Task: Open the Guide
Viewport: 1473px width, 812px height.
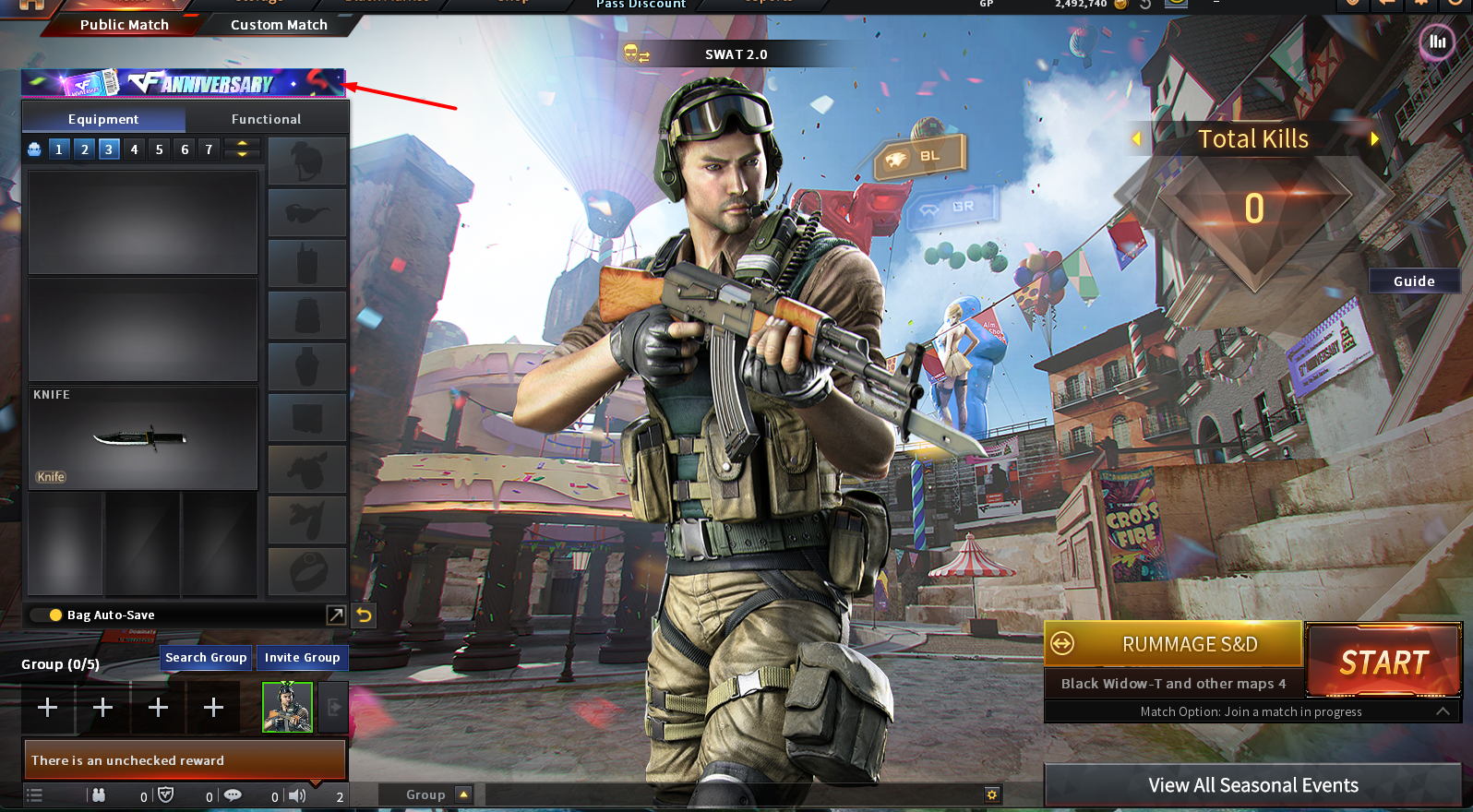Action: 1413,281
